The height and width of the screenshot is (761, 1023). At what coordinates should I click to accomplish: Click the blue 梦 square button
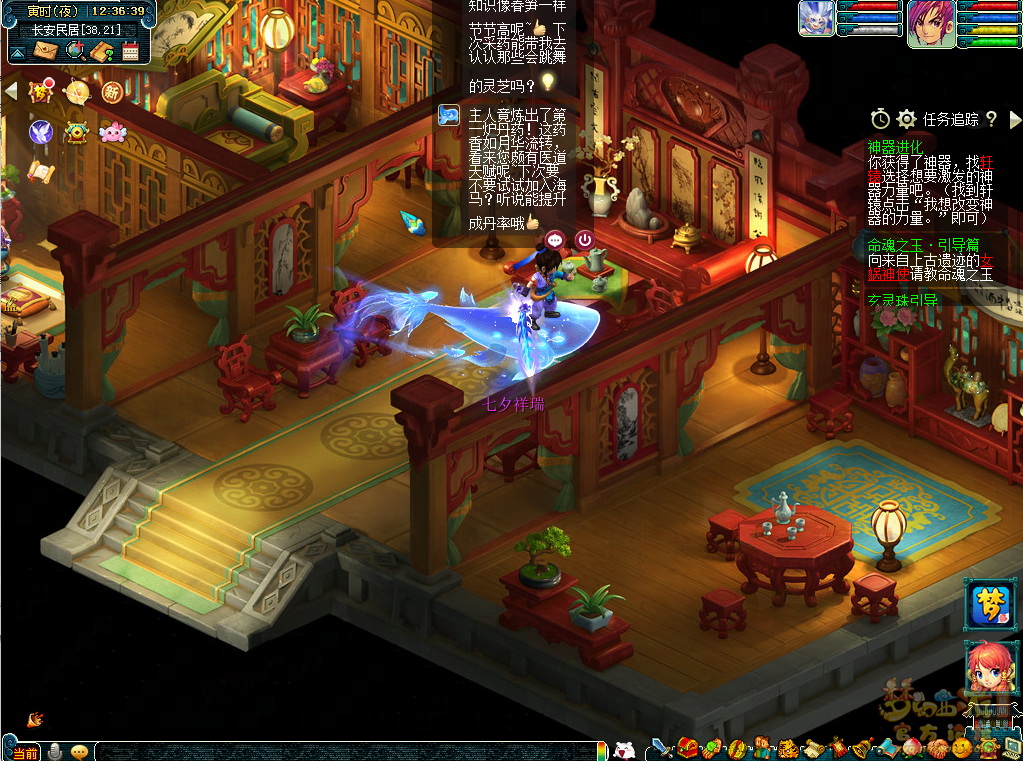(x=987, y=604)
